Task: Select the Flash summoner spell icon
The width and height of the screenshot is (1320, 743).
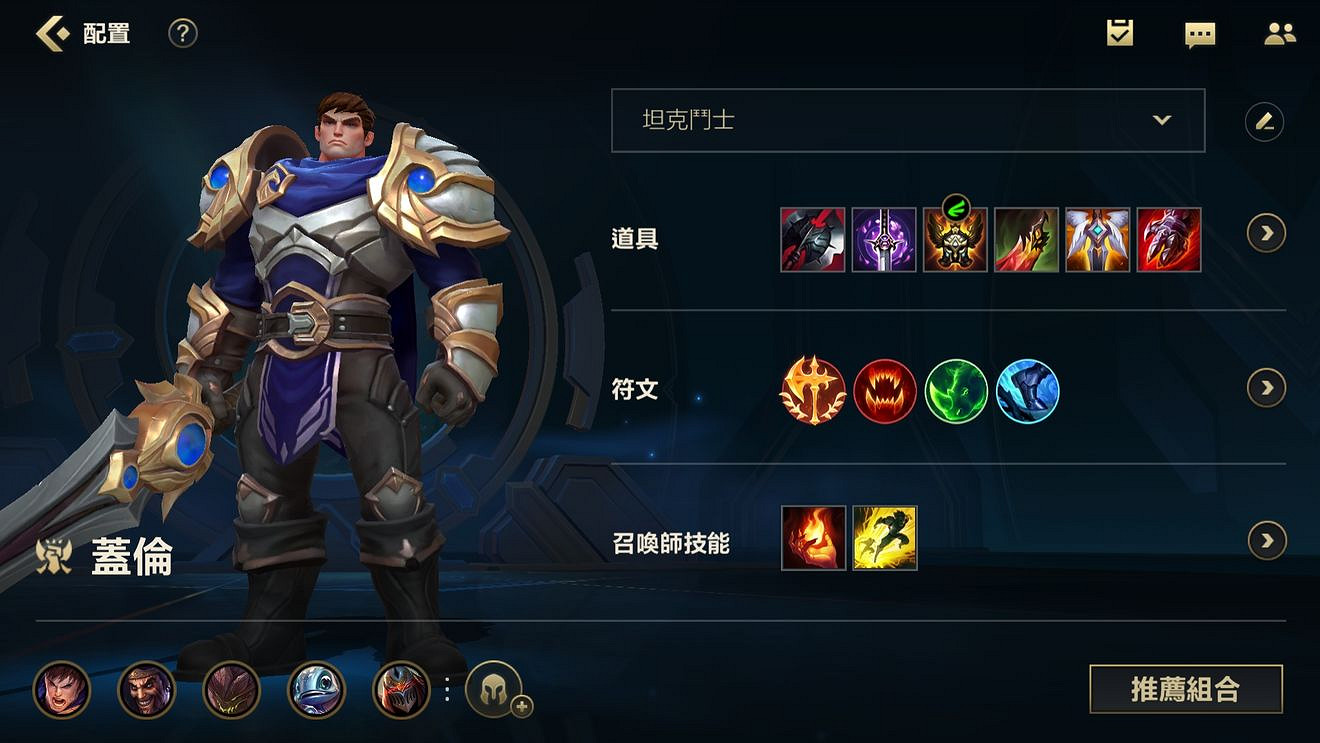Action: point(884,540)
